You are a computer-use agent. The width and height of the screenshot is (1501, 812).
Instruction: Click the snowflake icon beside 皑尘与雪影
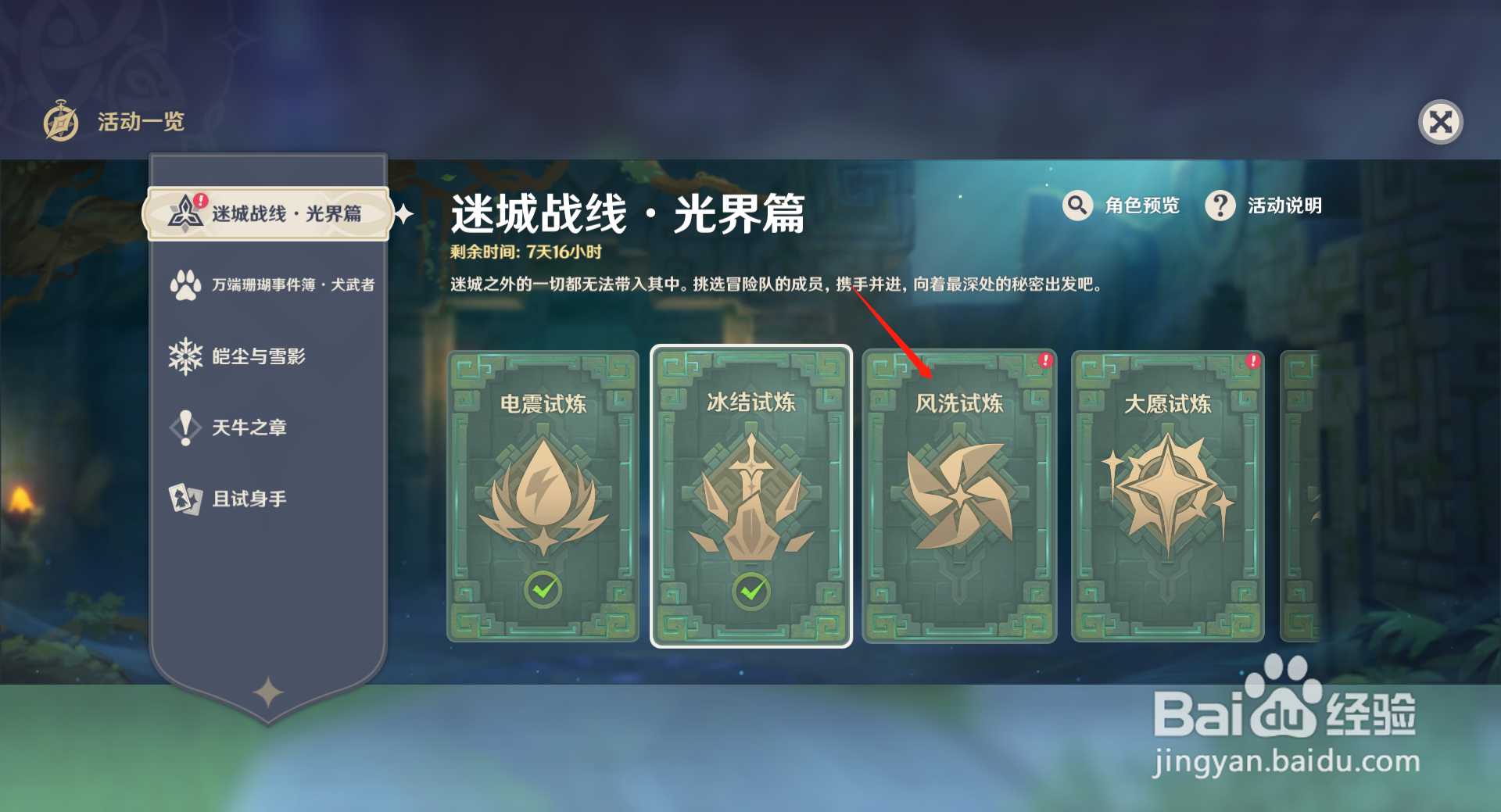185,356
